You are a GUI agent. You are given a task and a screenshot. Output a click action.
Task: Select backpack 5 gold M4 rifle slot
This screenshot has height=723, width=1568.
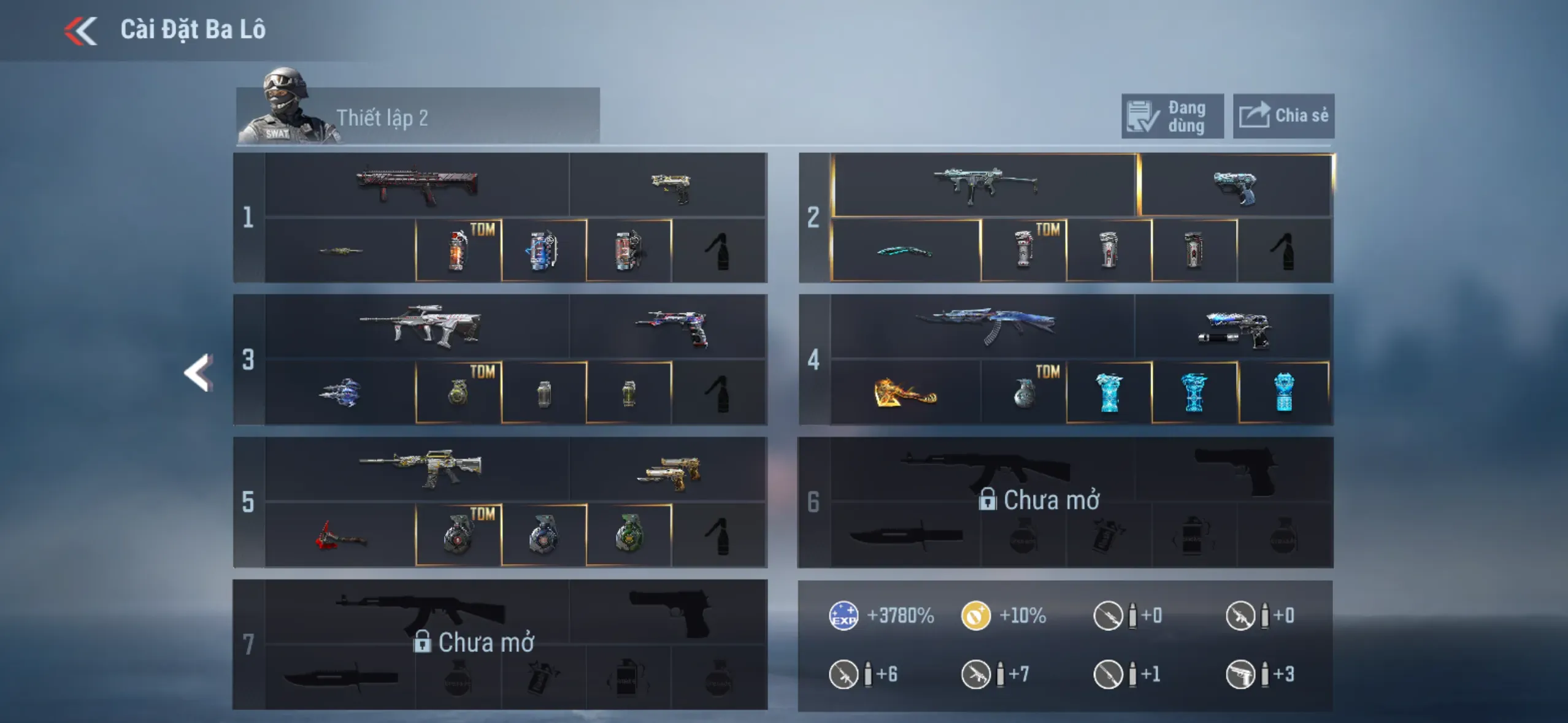417,469
